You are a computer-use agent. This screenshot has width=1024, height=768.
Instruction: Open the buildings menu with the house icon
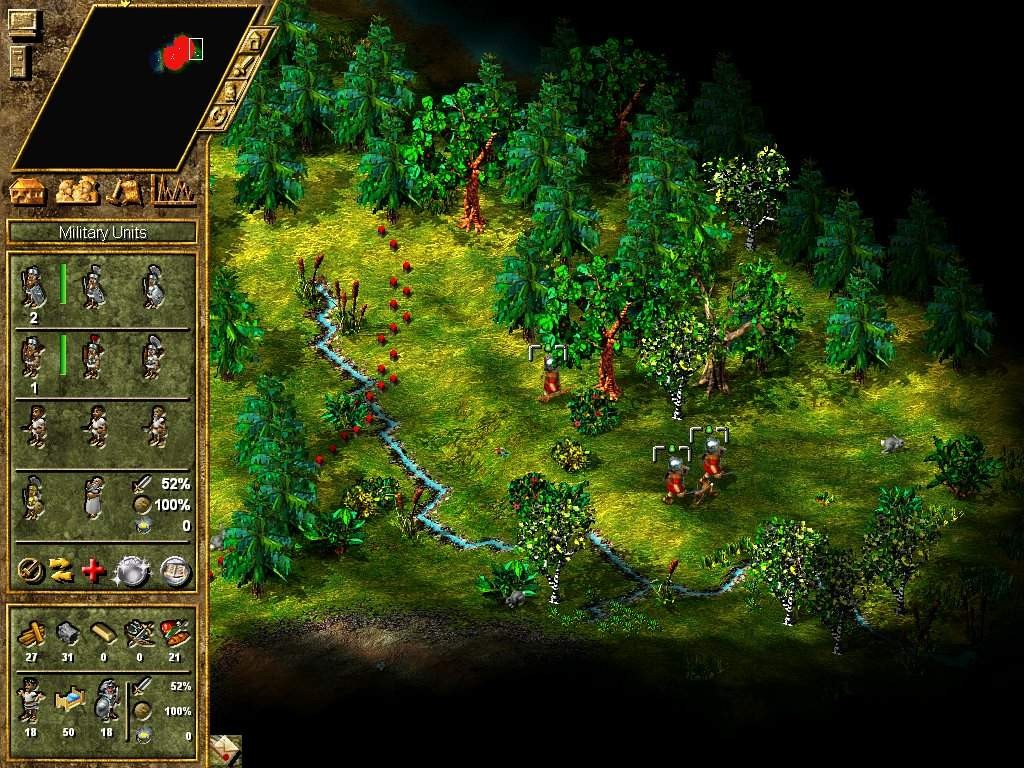[29, 190]
